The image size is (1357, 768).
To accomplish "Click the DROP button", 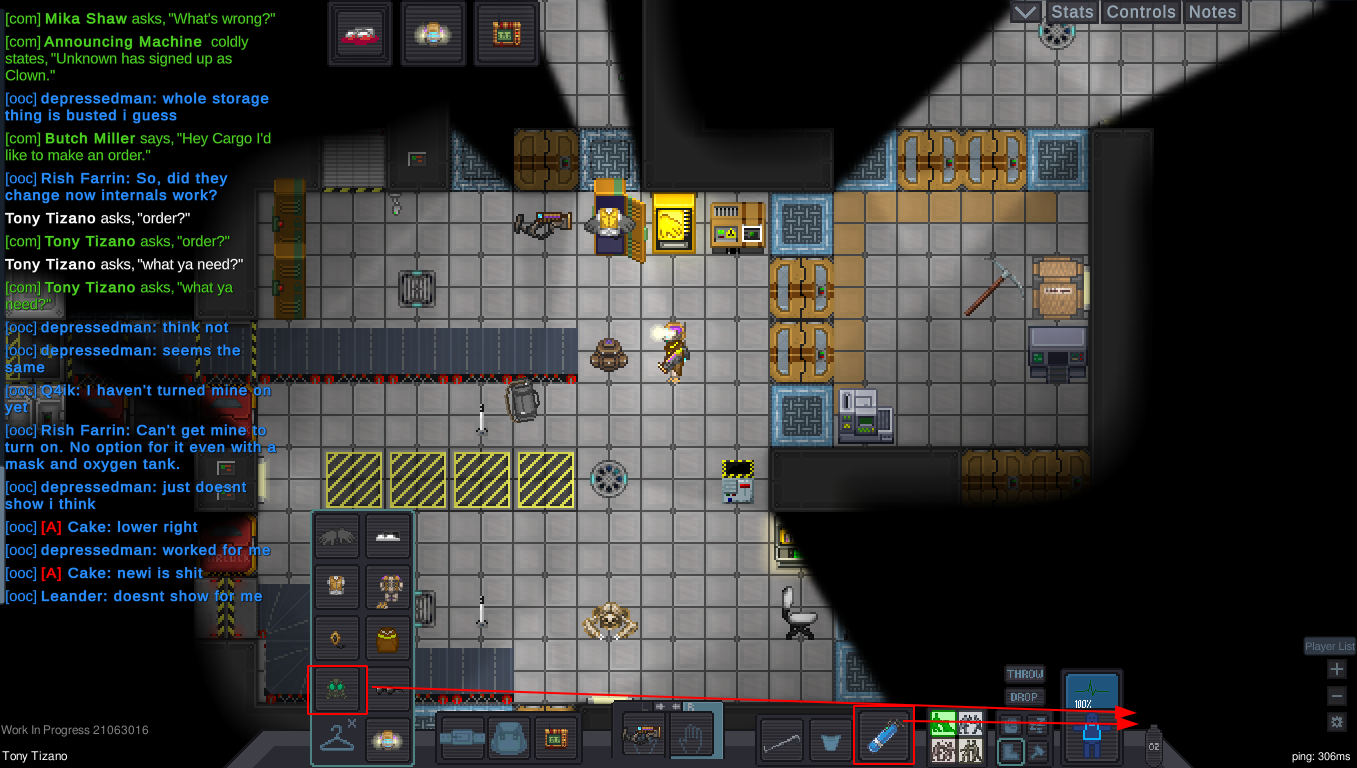I will [1024, 696].
